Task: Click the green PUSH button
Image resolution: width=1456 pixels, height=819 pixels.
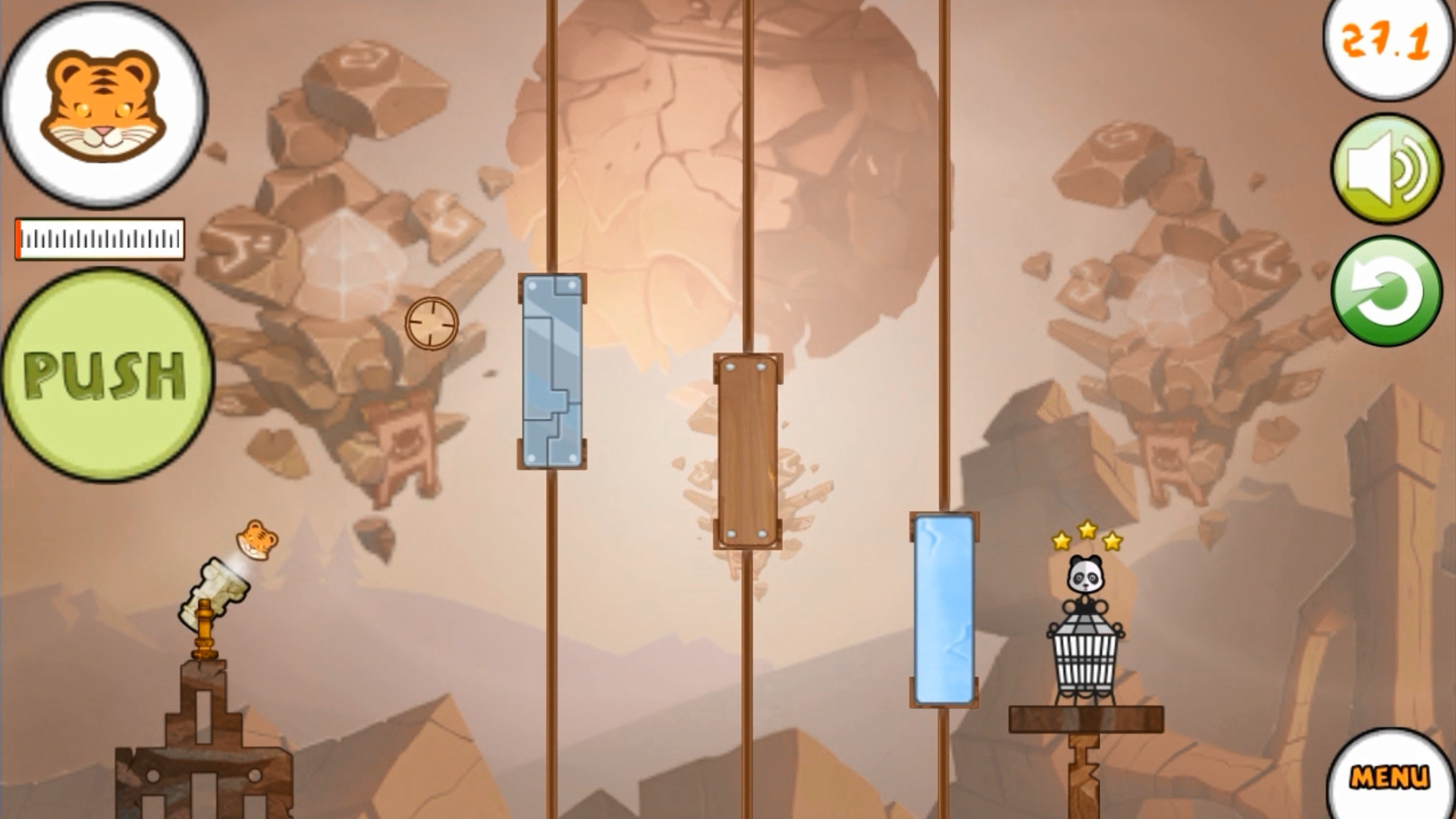Action: point(106,375)
